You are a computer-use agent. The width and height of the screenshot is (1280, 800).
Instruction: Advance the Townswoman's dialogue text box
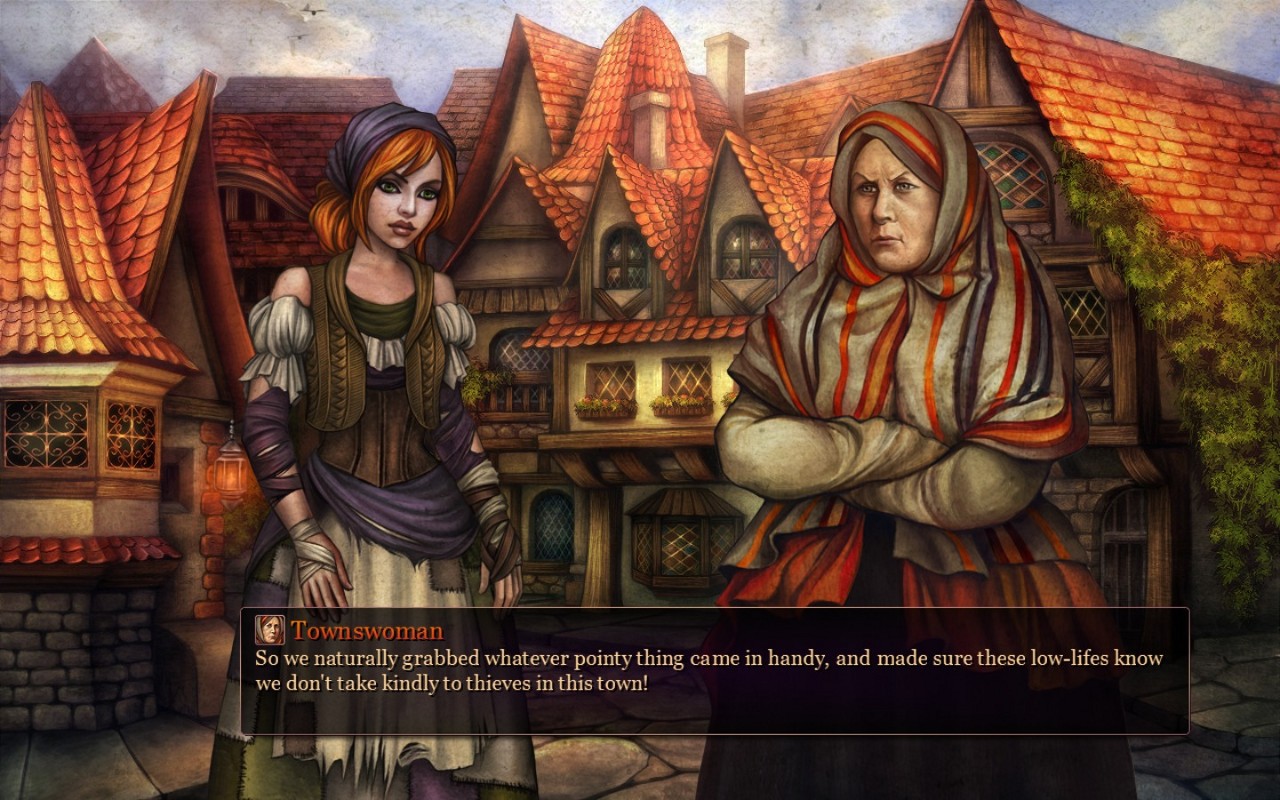click(714, 671)
